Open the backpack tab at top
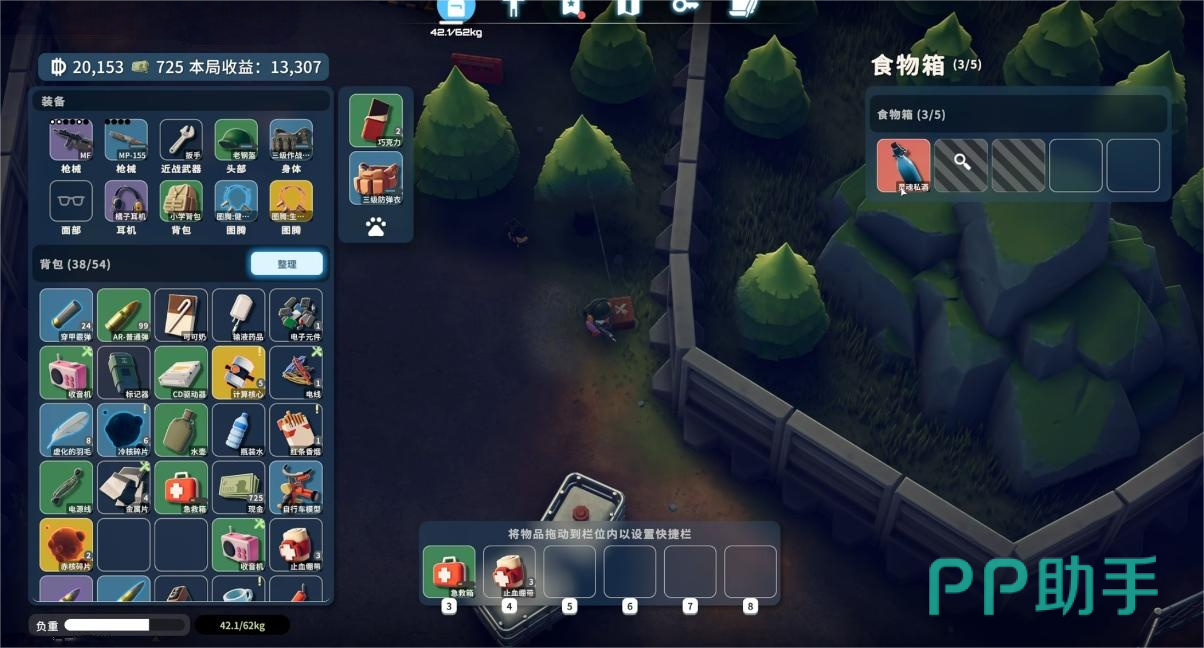Image resolution: width=1204 pixels, height=648 pixels. tap(456, 9)
